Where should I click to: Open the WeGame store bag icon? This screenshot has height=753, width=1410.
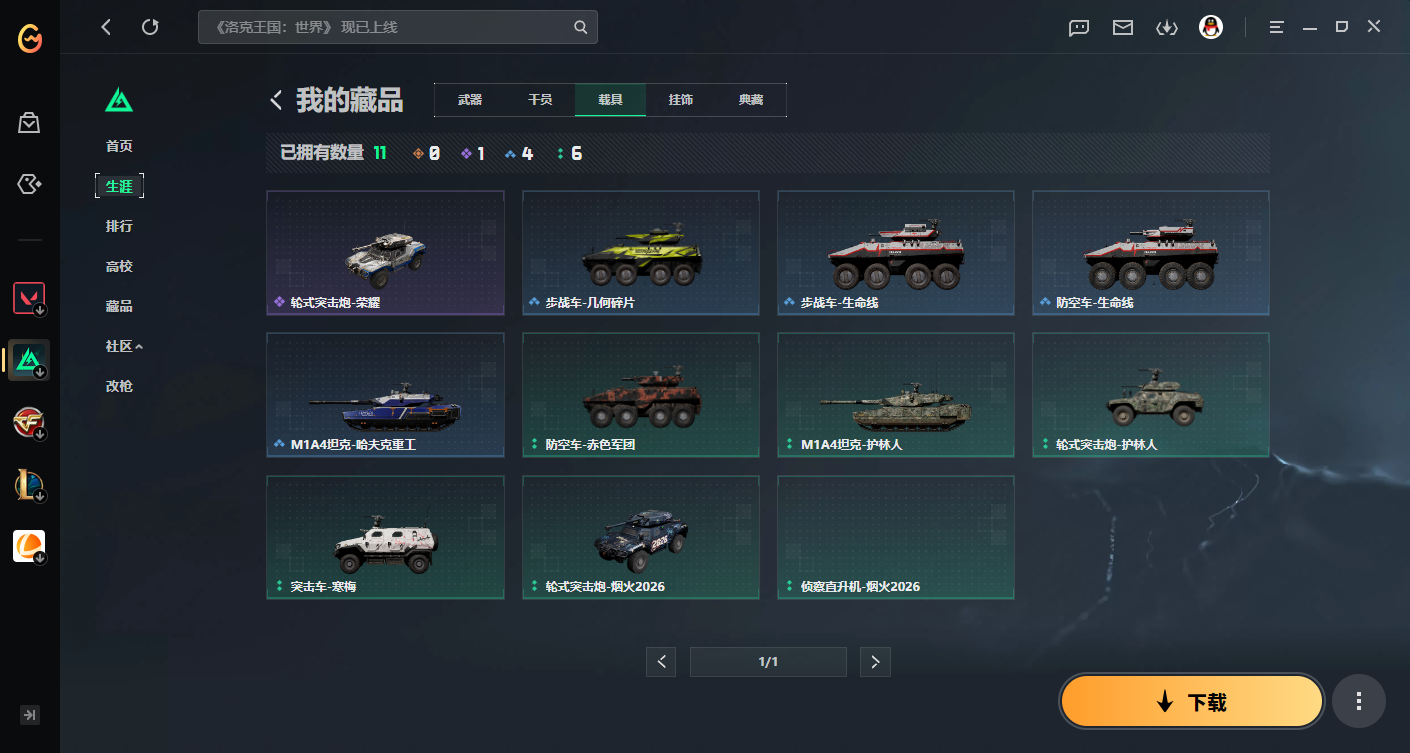click(x=29, y=122)
